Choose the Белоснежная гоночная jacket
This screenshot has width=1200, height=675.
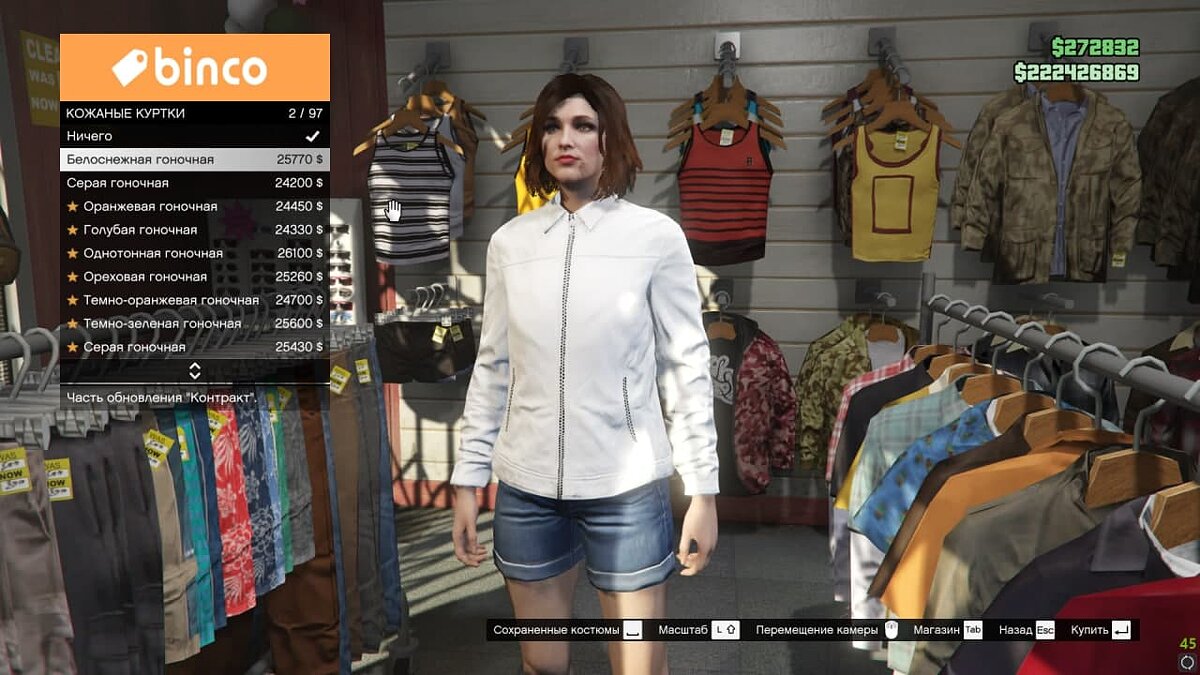[x=194, y=159]
